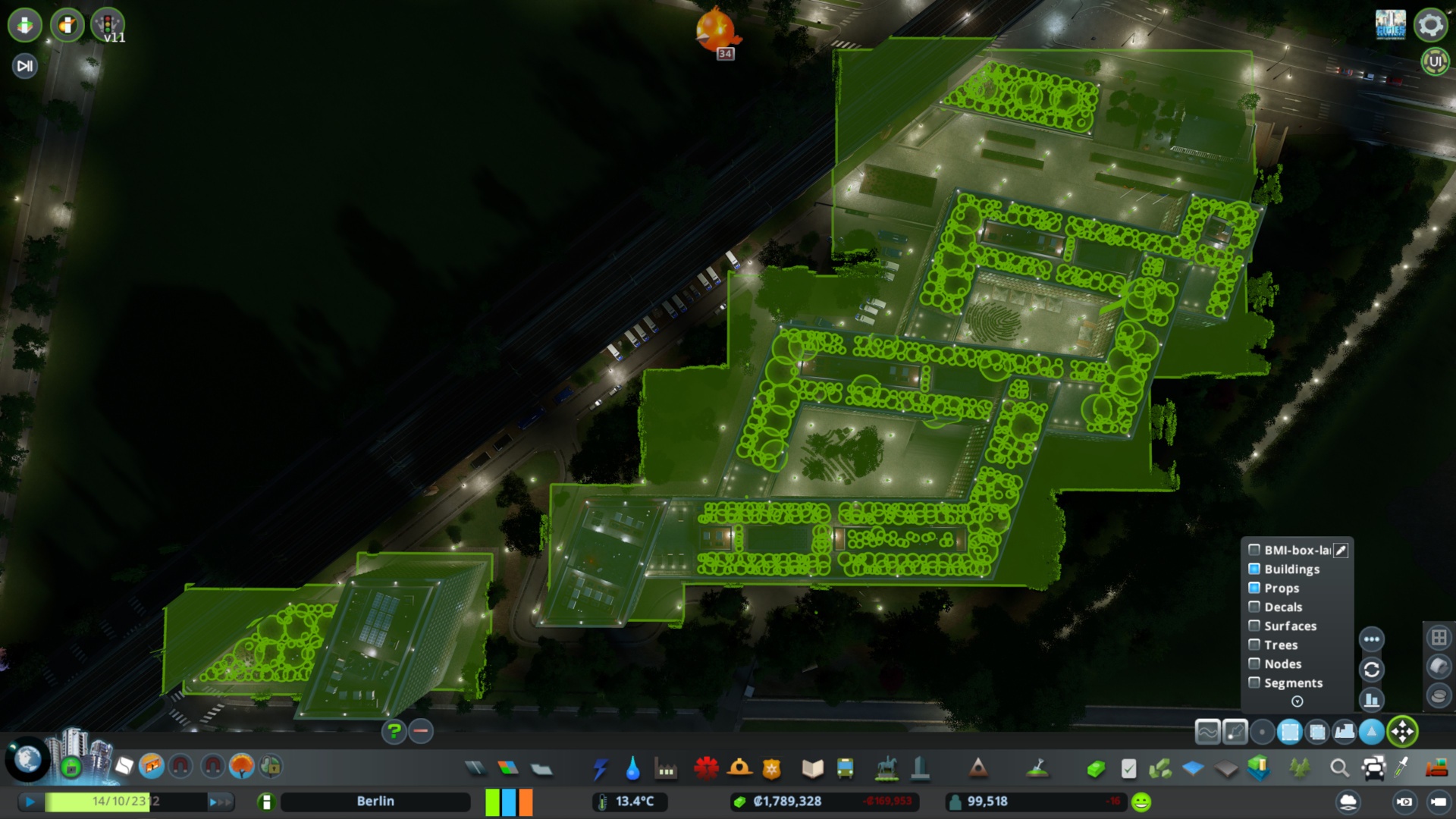Open the Electricity info view icon

coord(601,768)
